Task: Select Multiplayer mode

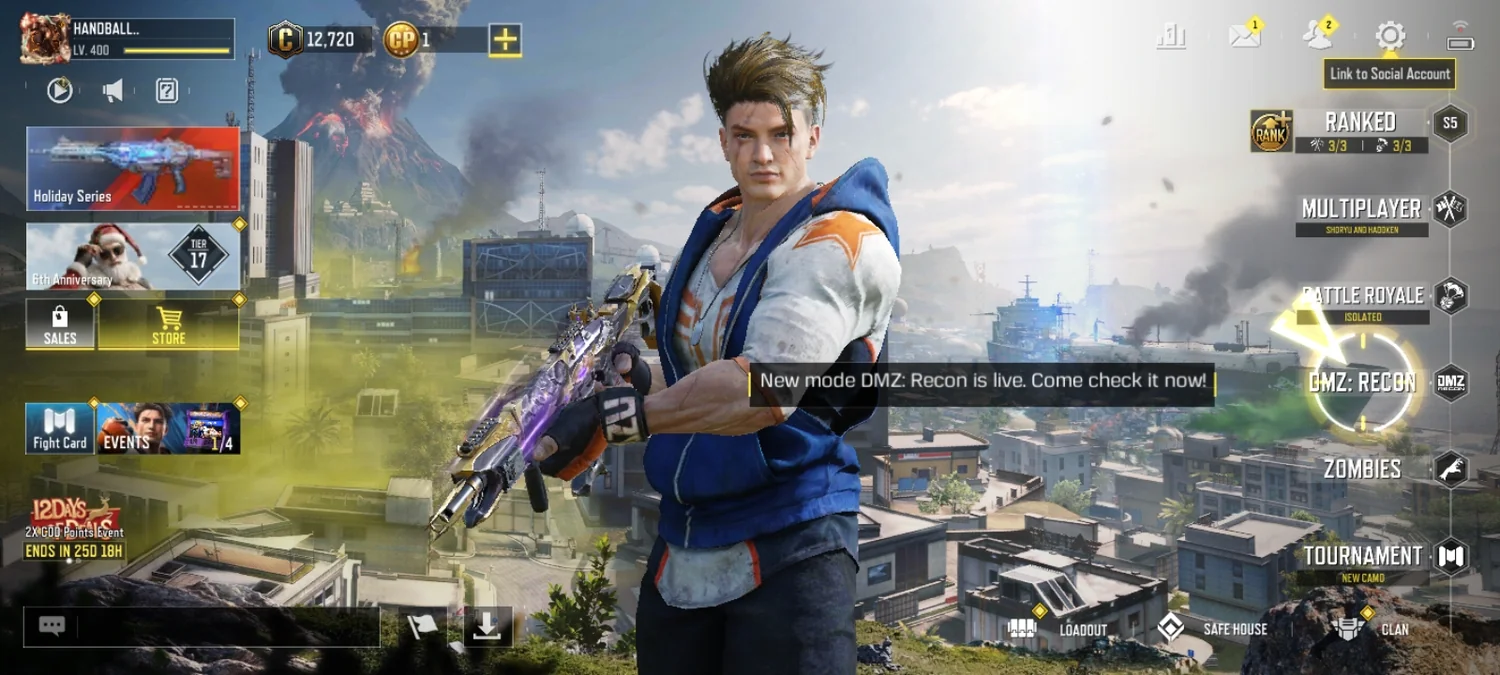Action: (1361, 209)
